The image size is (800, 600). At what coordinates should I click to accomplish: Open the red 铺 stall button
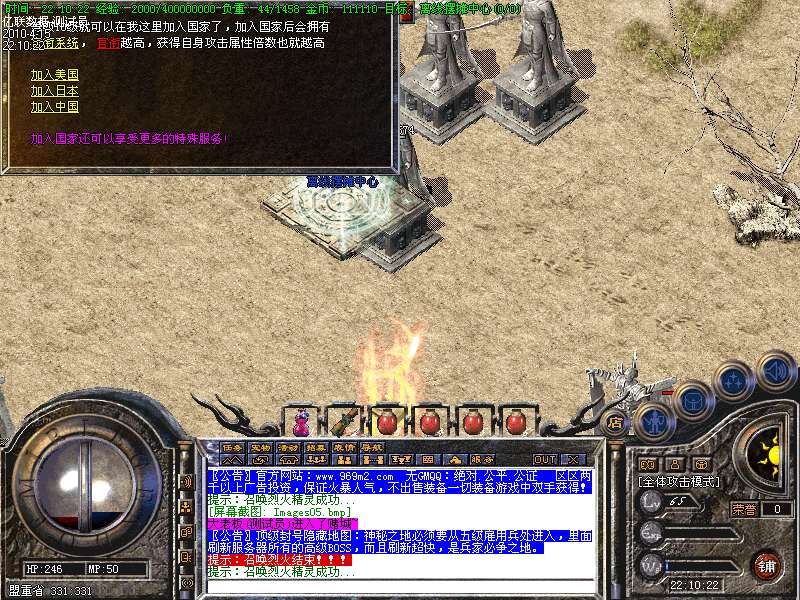[766, 567]
